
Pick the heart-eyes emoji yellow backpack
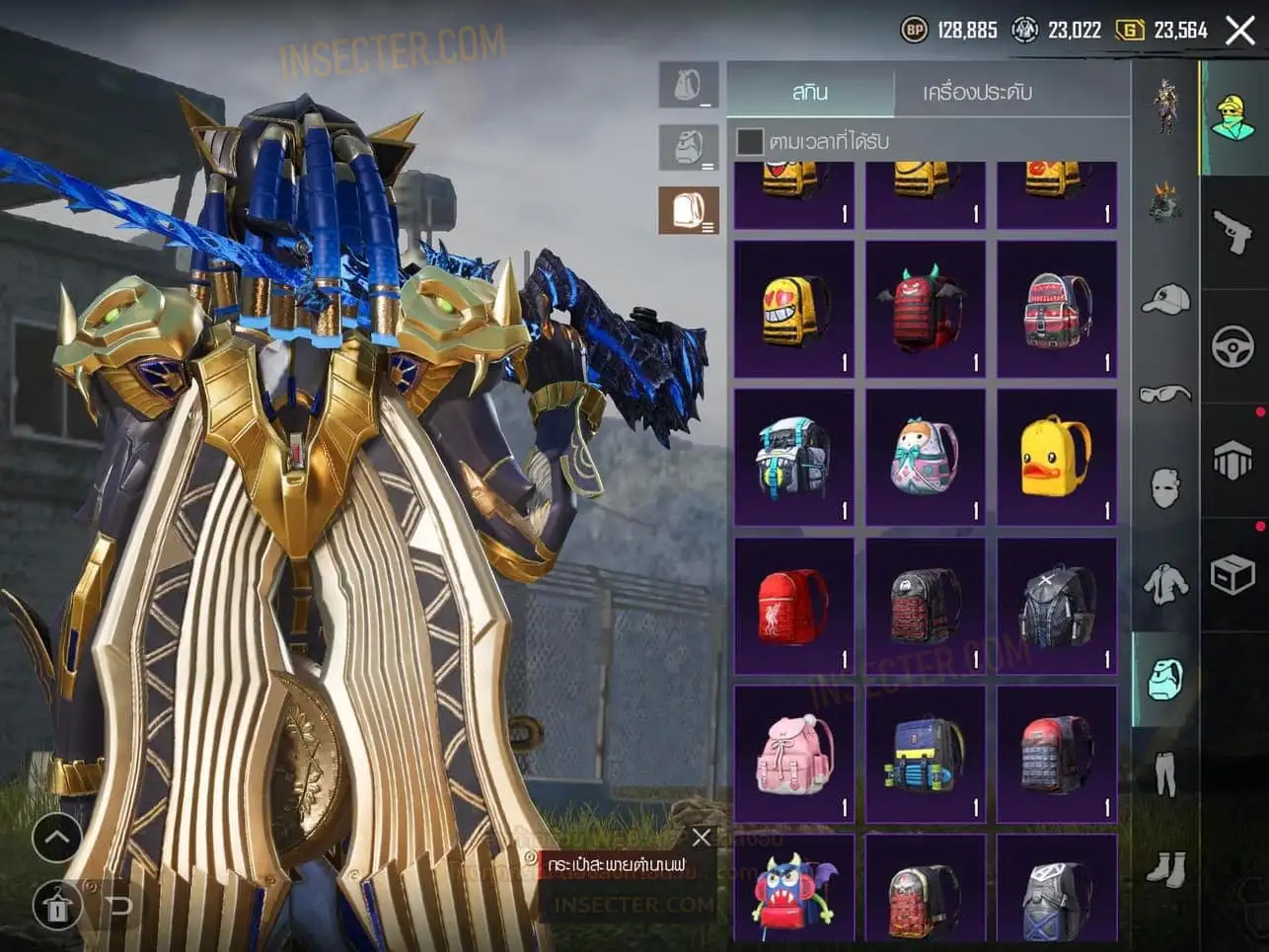(x=793, y=309)
